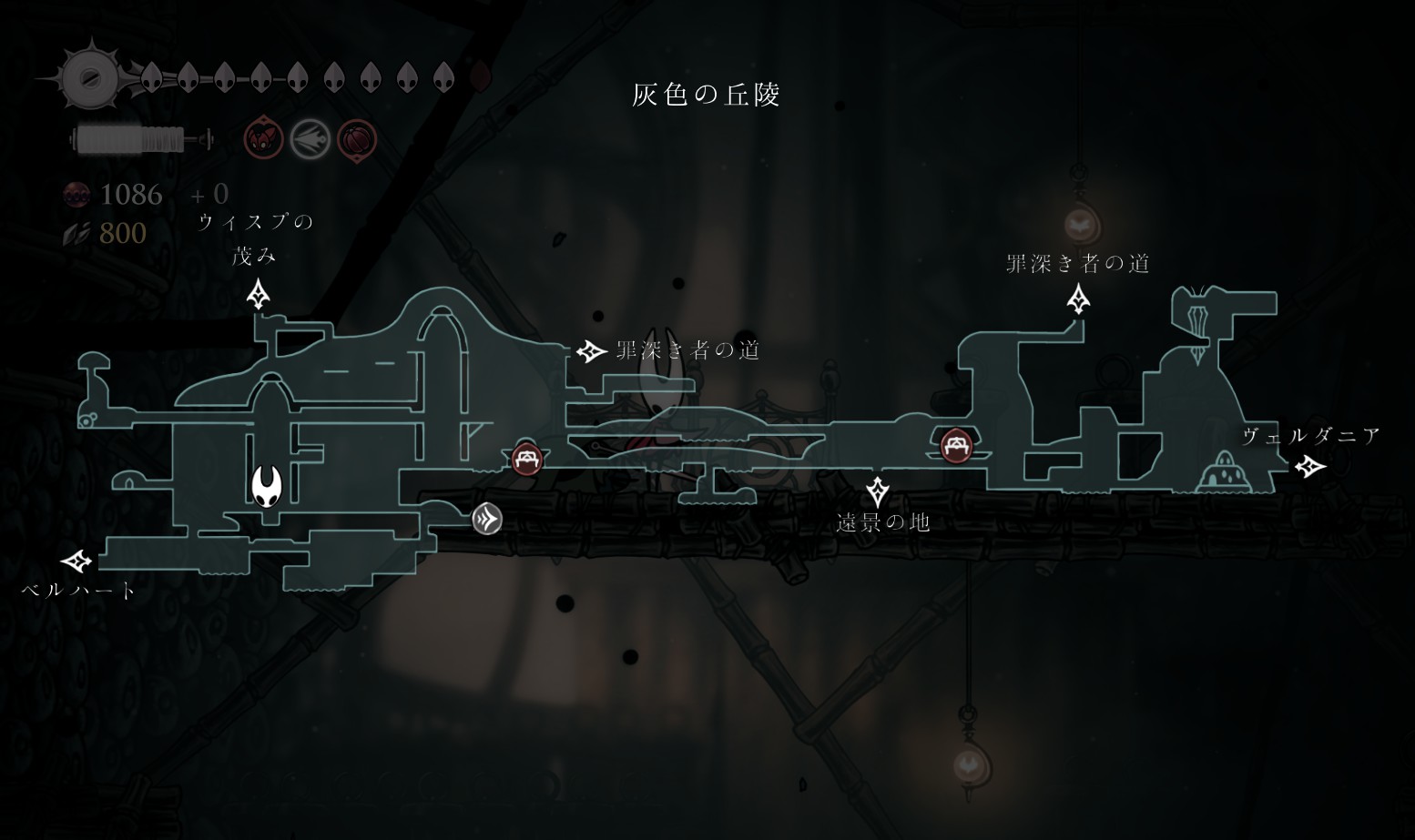This screenshot has width=1415, height=840.
Task: Click the left-pointing 罪深き者の道 exit arrow
Action: click(591, 350)
